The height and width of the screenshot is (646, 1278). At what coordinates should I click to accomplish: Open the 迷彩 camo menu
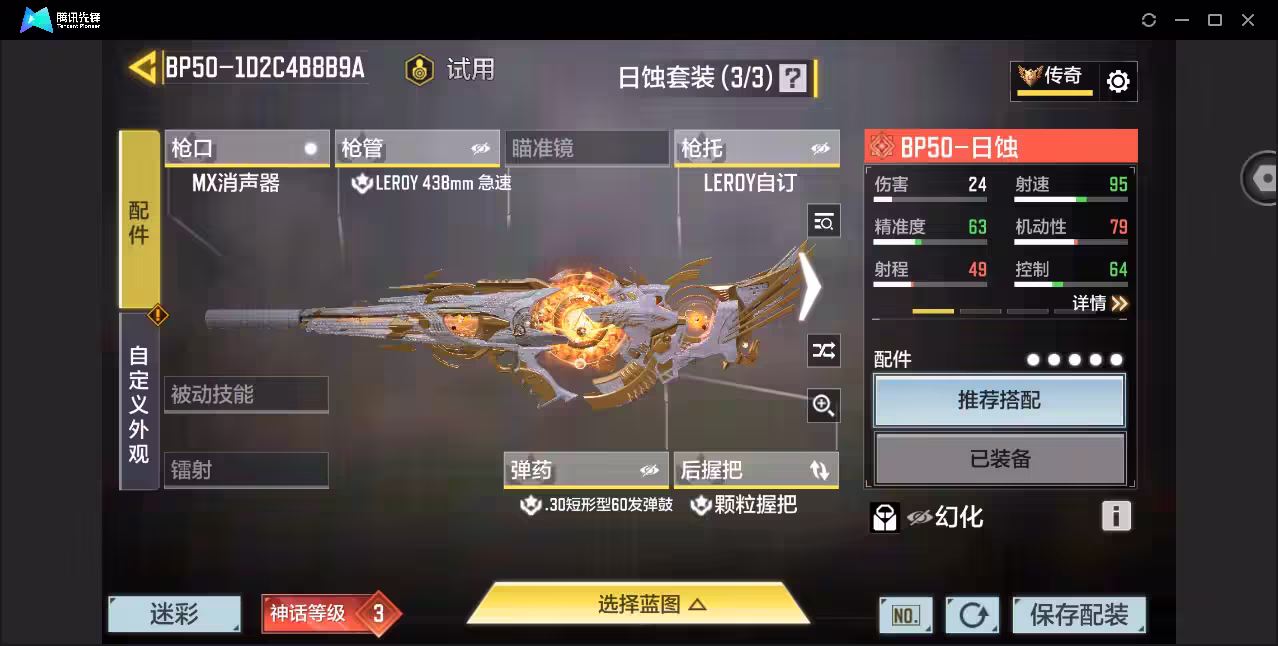tap(175, 614)
